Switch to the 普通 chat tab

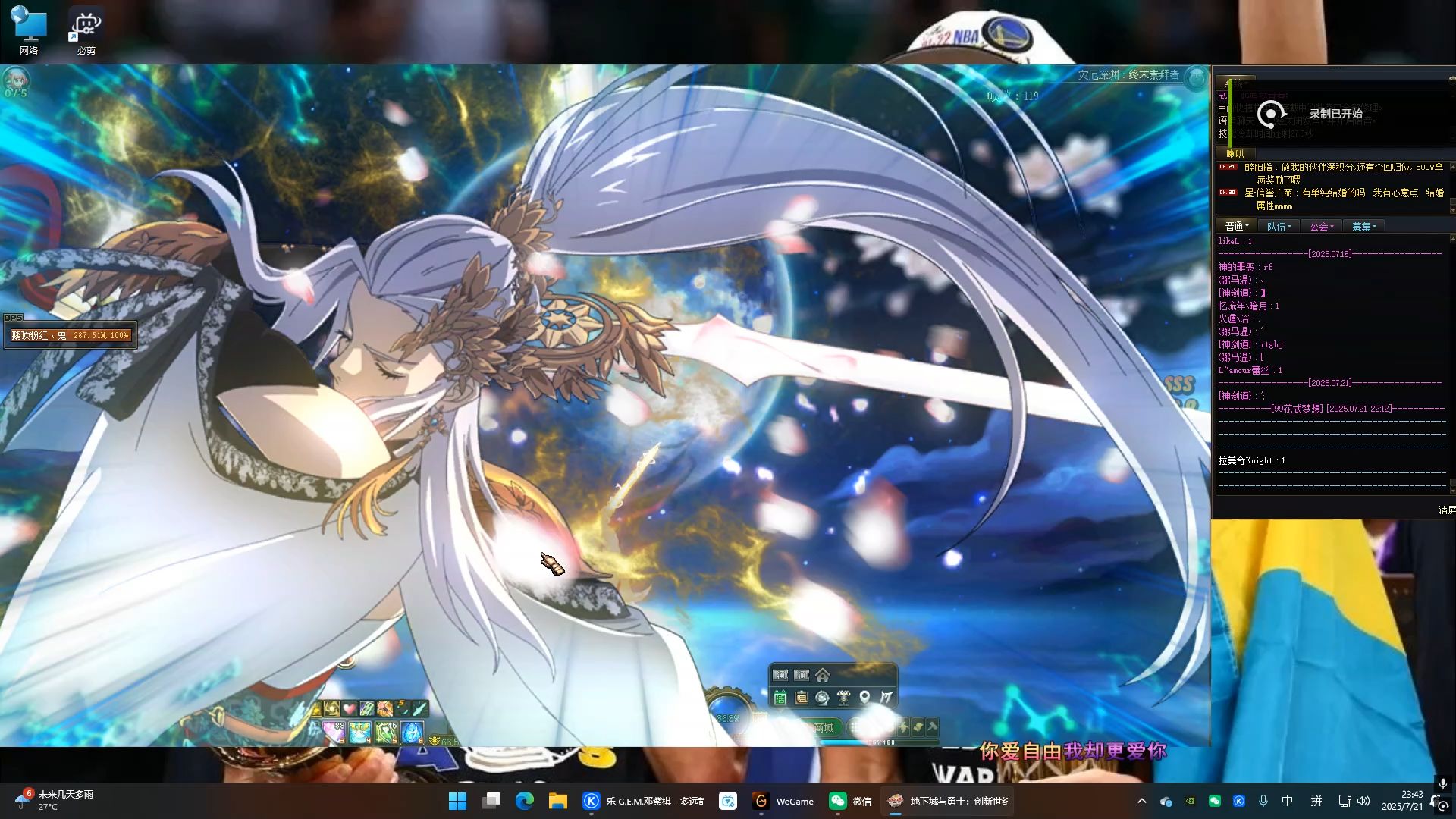point(1236,226)
